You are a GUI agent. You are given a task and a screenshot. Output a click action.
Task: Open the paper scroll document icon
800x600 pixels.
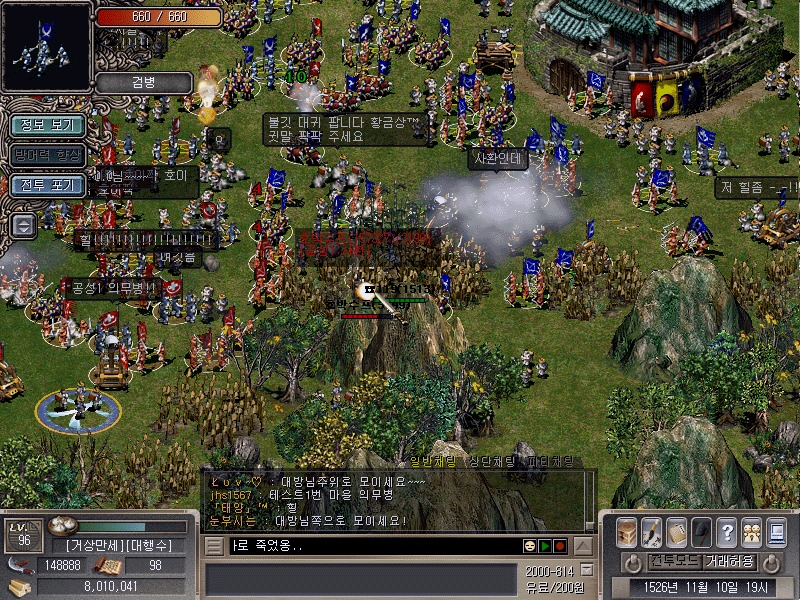tap(677, 531)
